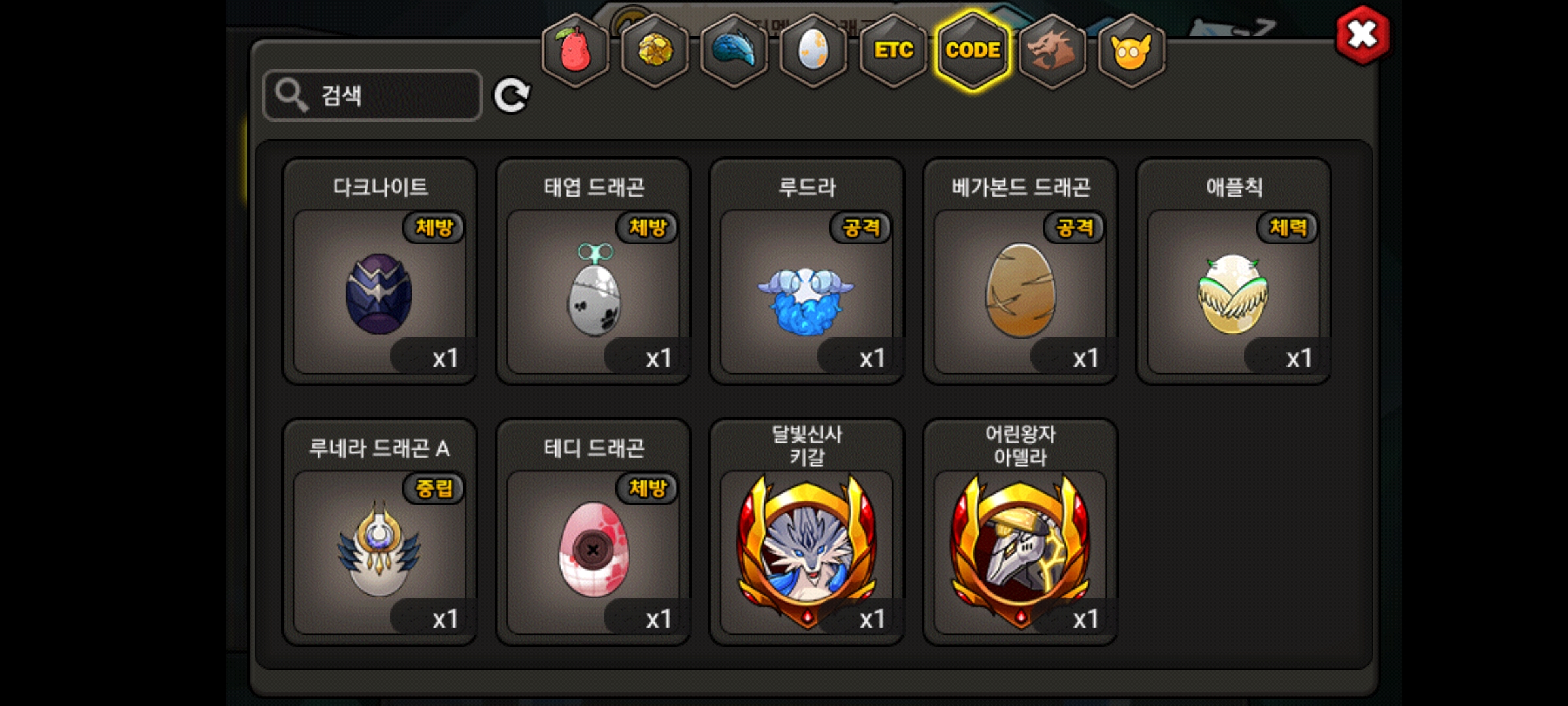
Task: Switch to the yellow horned creature tab
Action: click(1132, 50)
